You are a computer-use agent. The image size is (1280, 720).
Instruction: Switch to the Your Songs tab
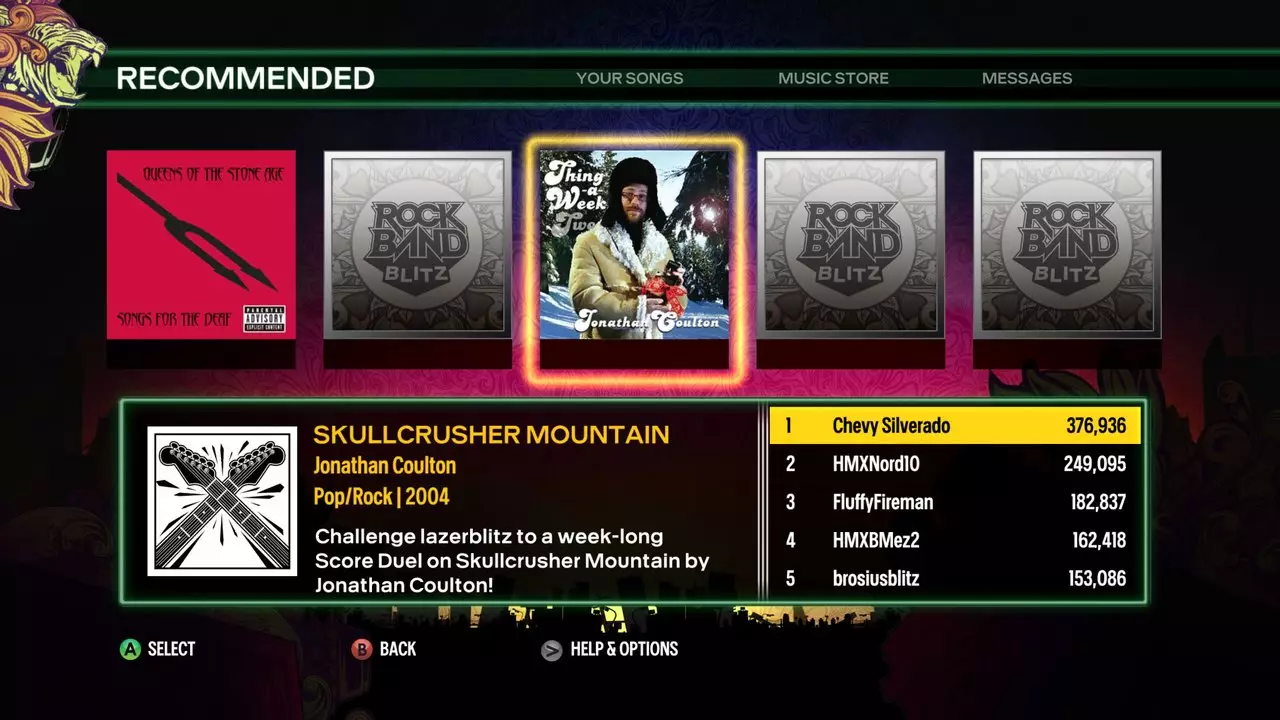pos(628,78)
